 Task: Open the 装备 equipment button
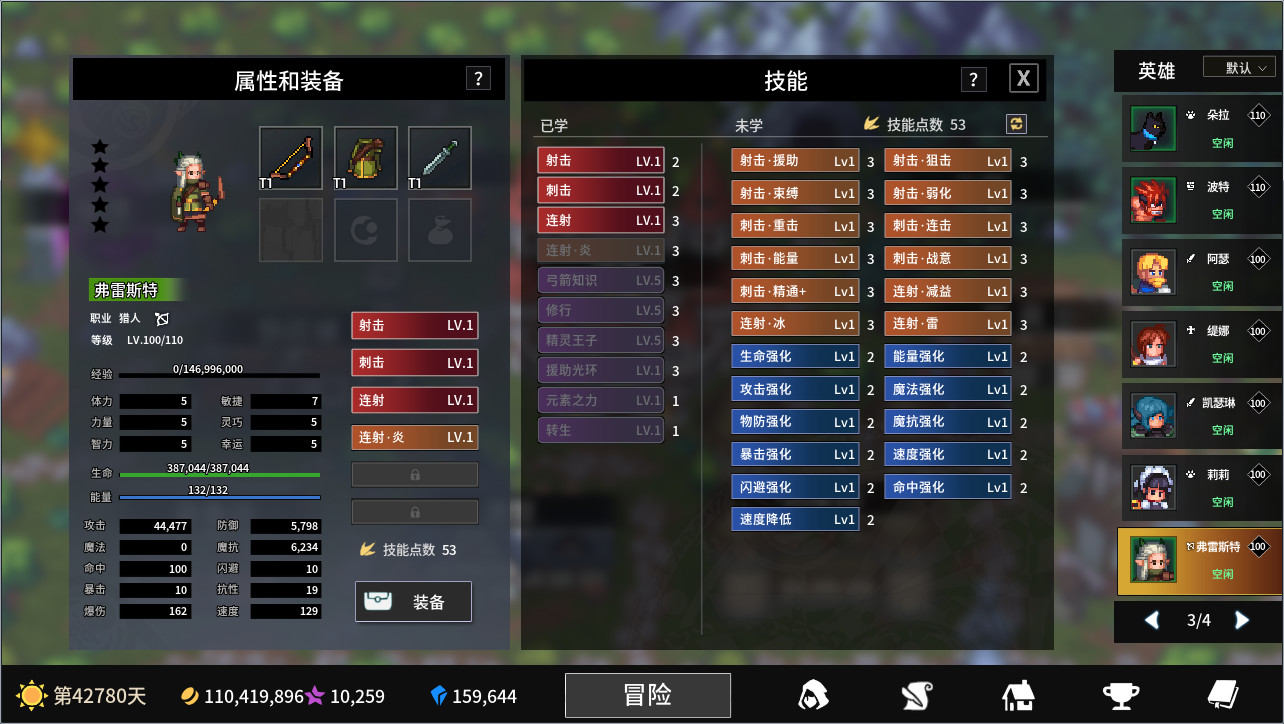(412, 601)
